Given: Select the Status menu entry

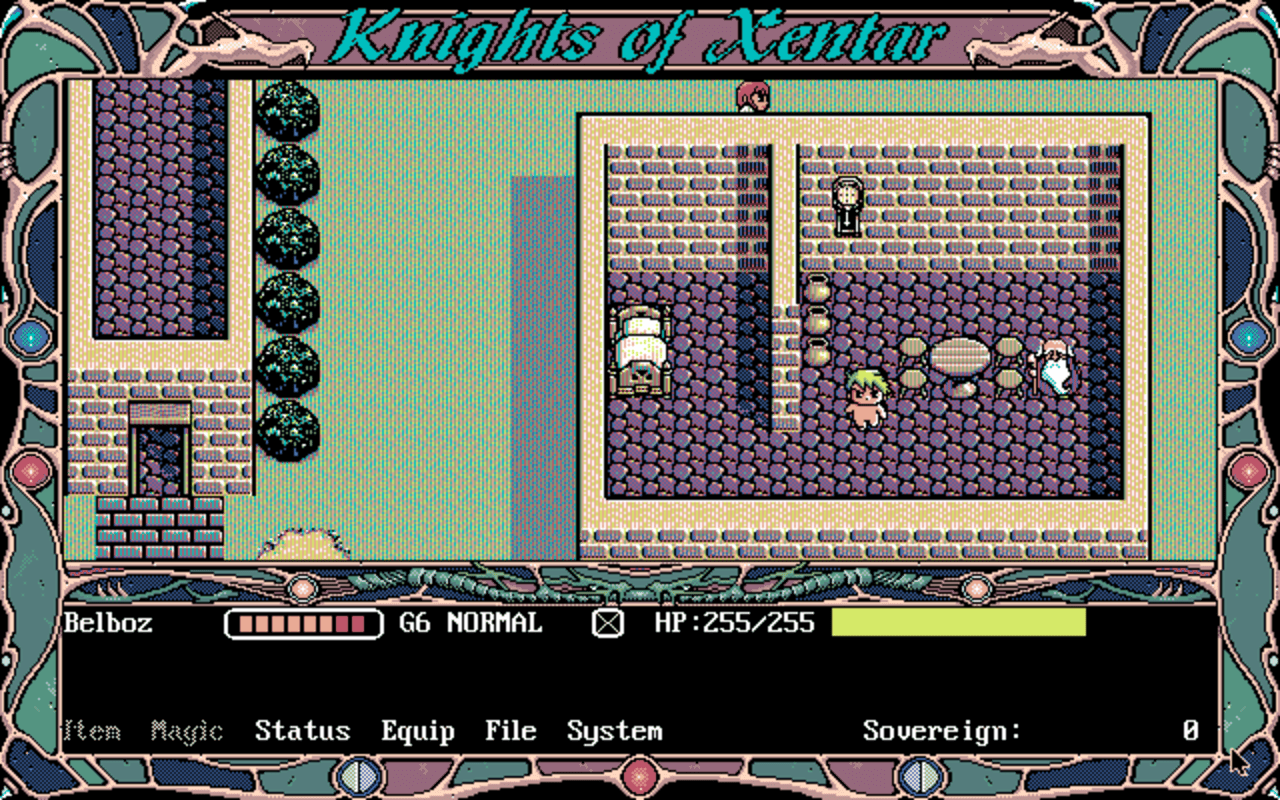Looking at the screenshot, I should click(x=303, y=731).
